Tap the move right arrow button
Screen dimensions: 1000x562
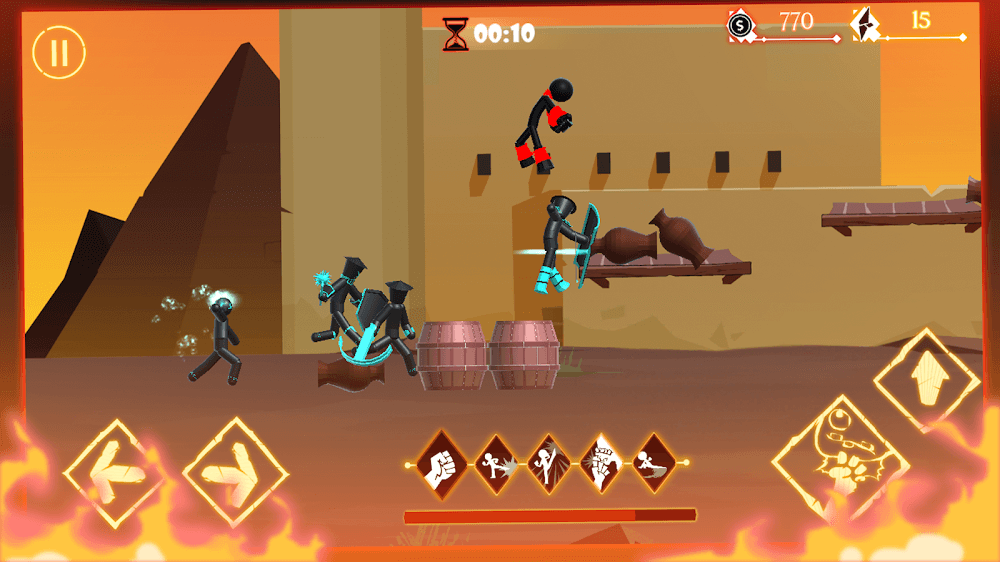(234, 470)
